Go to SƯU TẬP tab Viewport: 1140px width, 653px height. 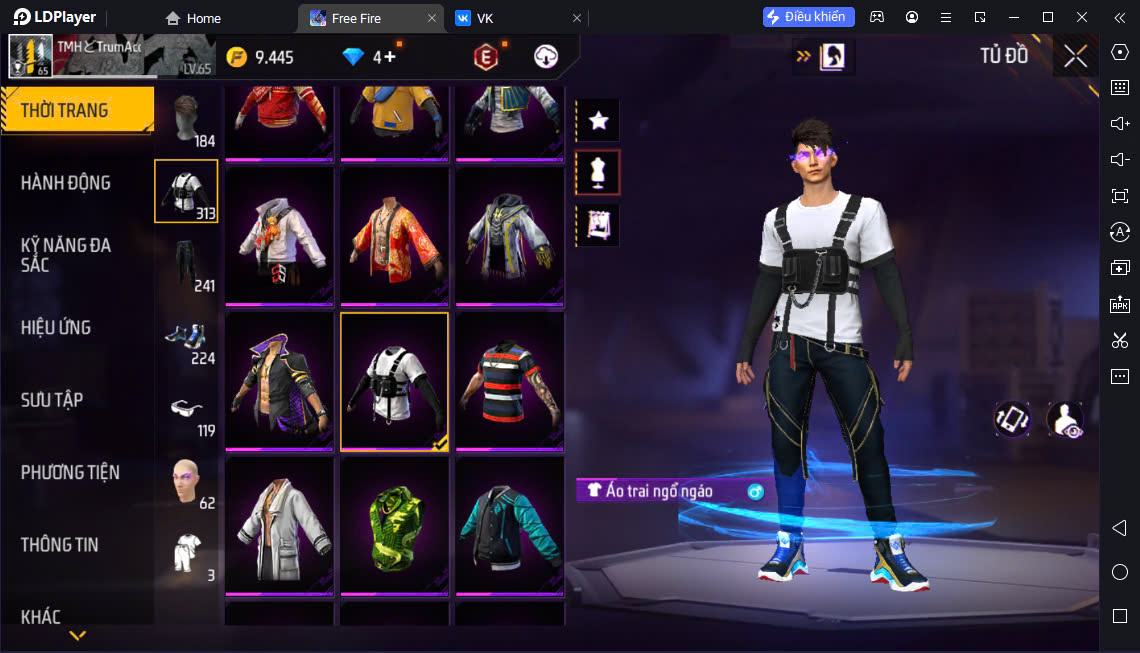click(52, 400)
